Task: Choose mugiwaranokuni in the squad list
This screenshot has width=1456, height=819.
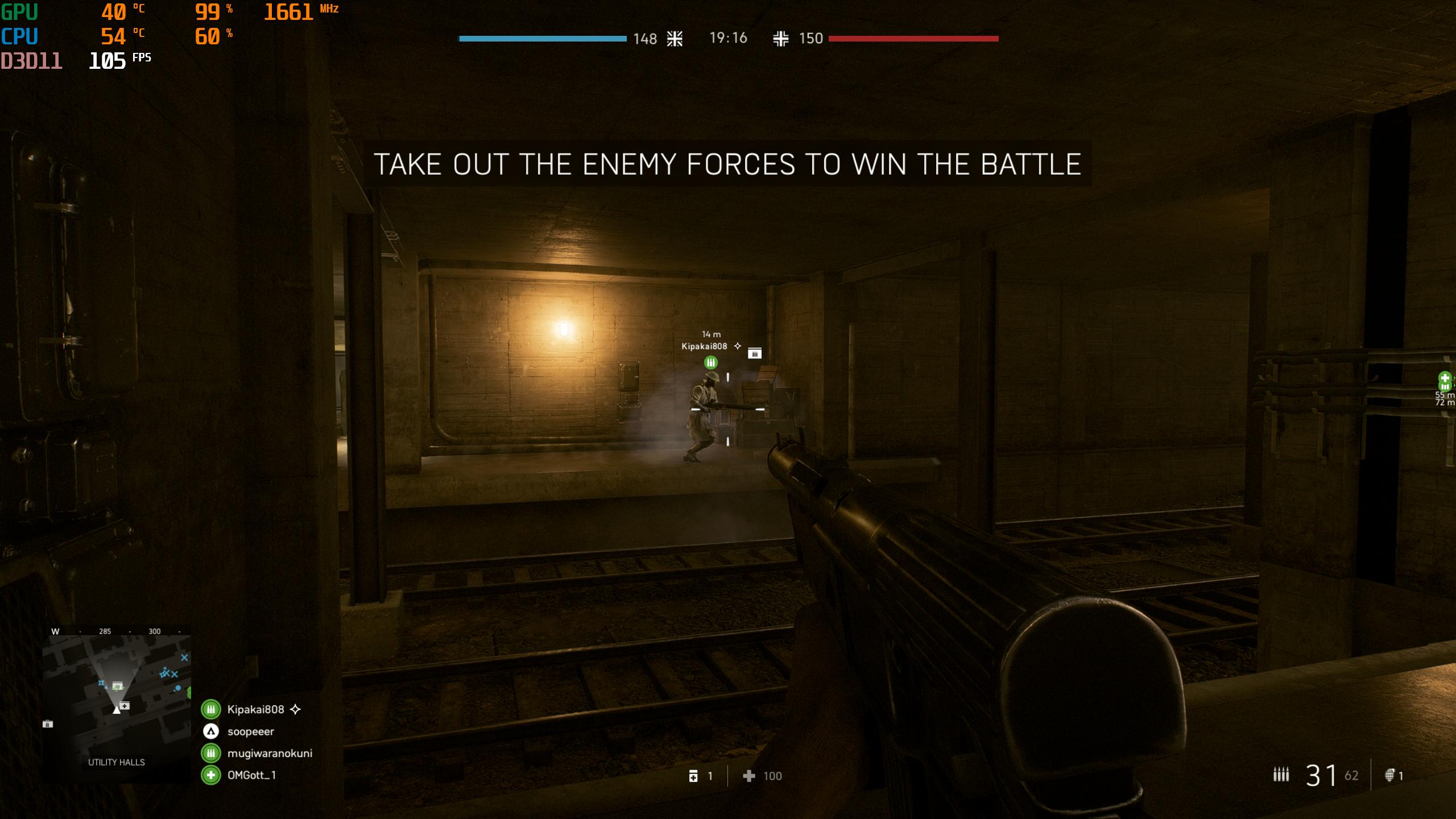Action: click(269, 753)
